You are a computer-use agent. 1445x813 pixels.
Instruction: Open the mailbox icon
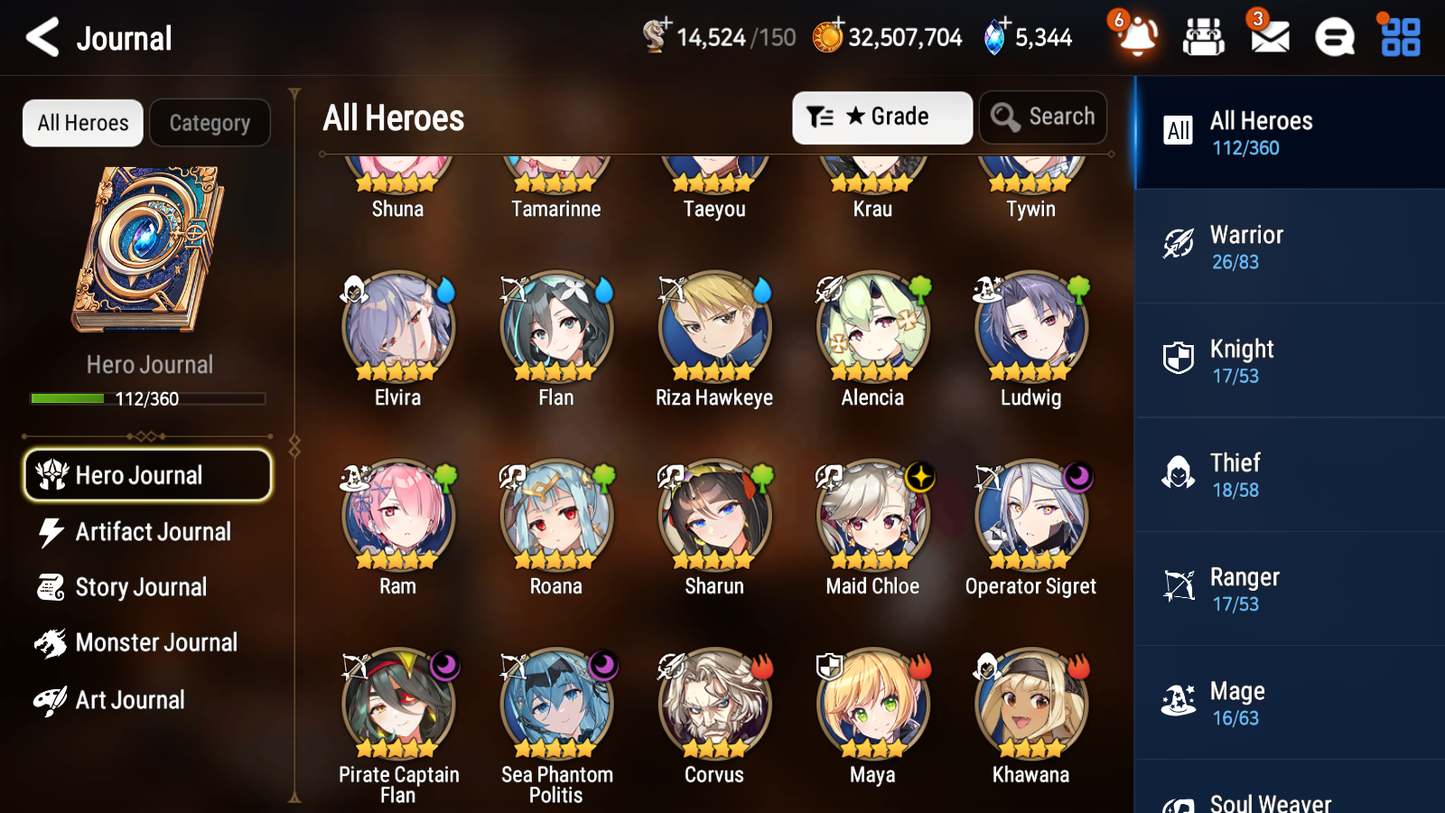coord(1269,36)
